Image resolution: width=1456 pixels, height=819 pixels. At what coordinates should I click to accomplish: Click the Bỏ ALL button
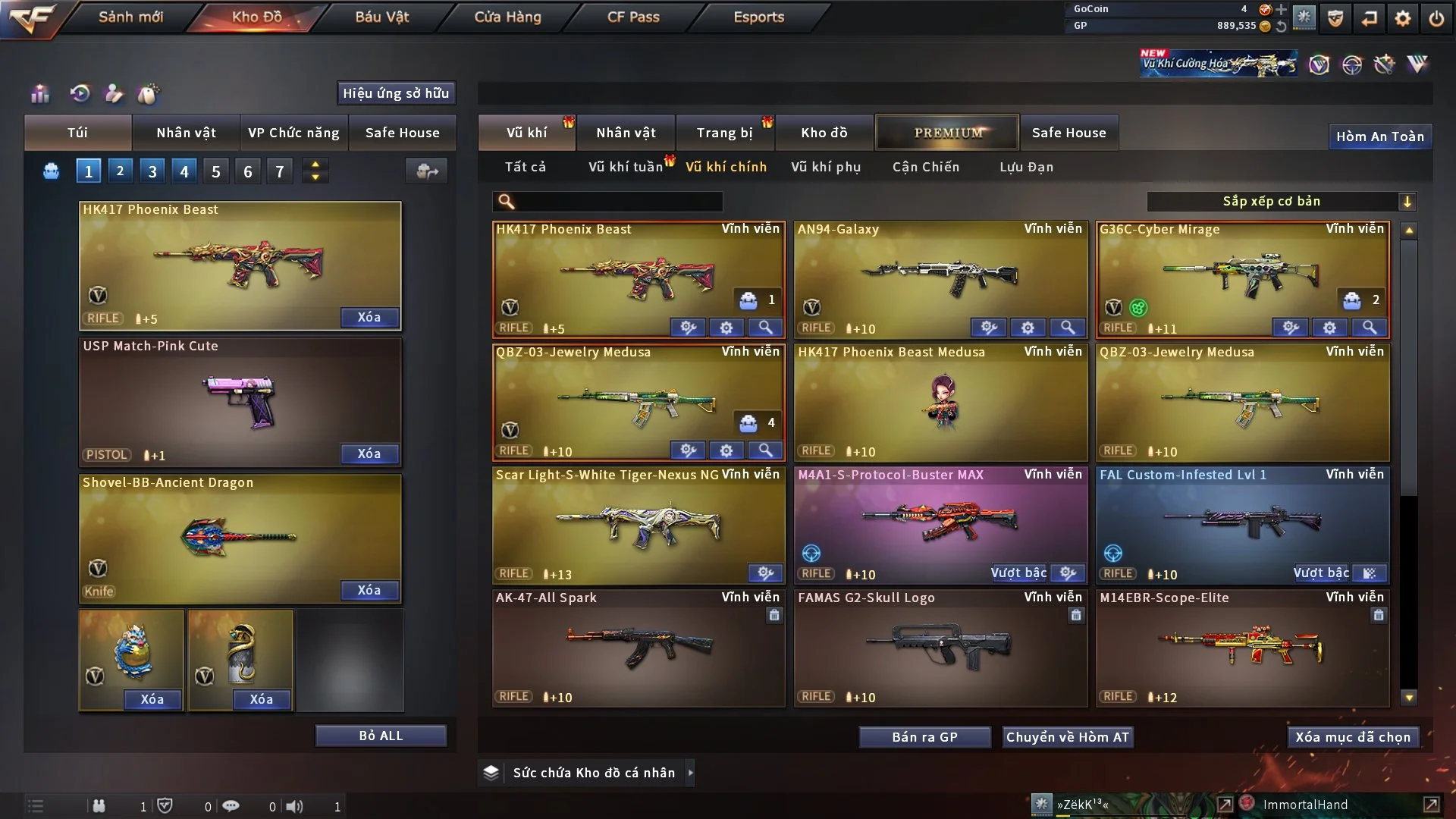click(x=381, y=736)
